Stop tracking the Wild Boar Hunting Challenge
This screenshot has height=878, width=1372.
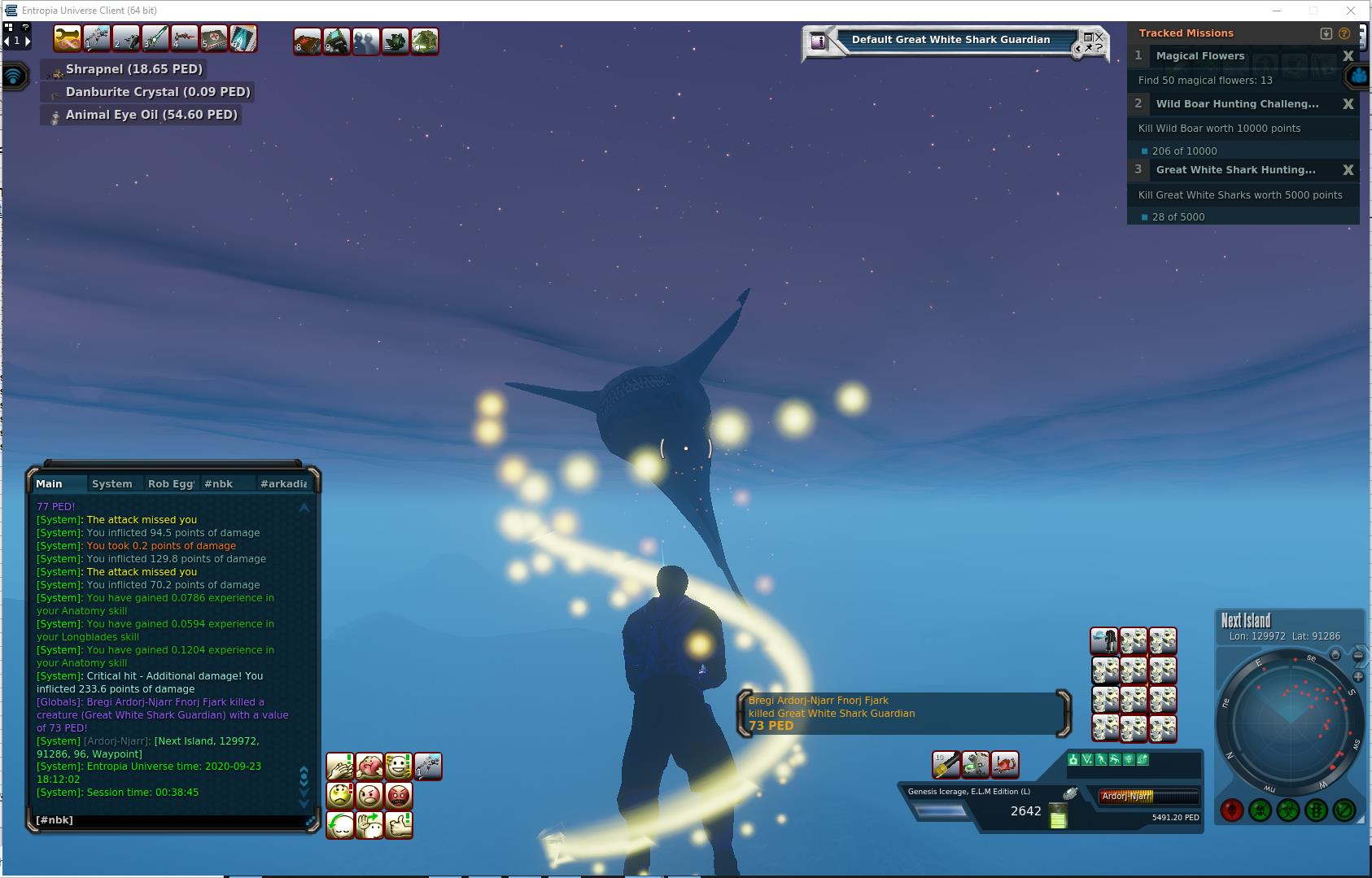(x=1348, y=104)
